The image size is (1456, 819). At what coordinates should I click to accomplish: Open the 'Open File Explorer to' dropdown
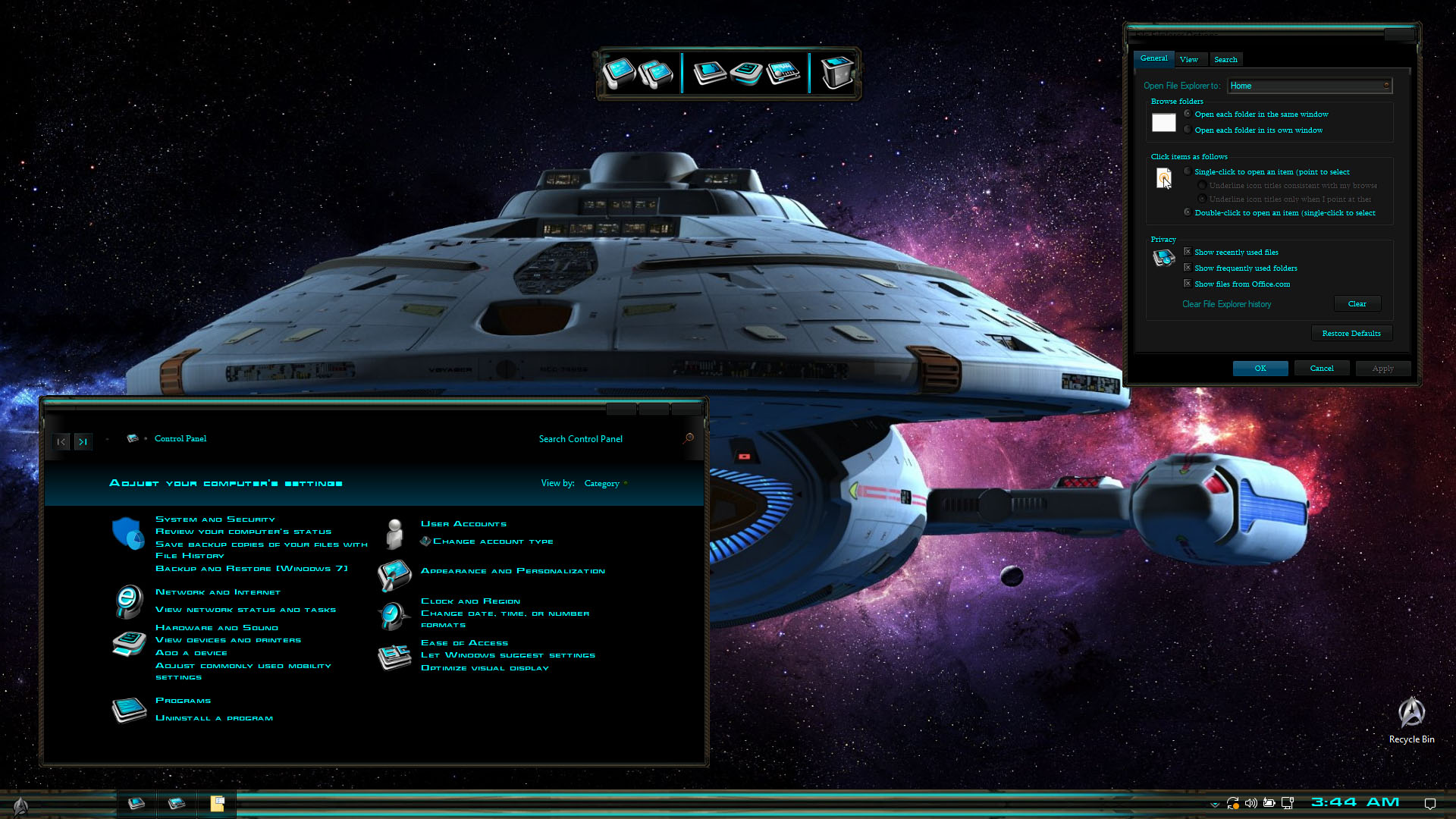pyautogui.click(x=1309, y=86)
